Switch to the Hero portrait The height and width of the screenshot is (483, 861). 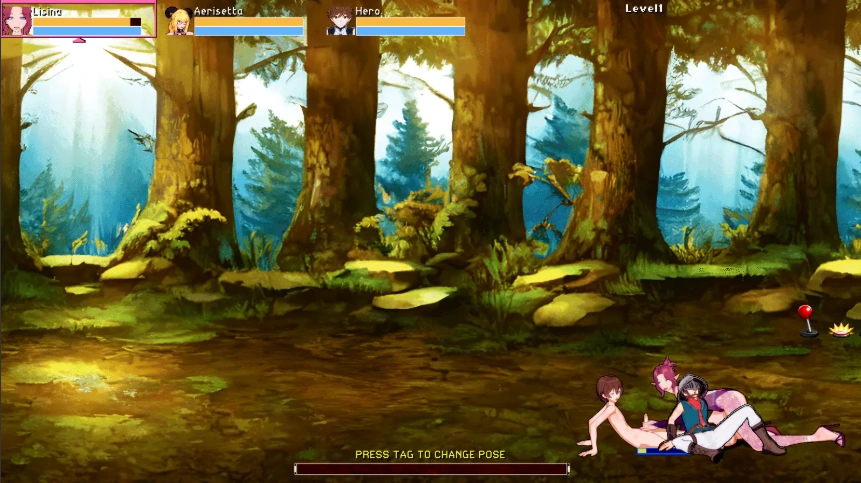point(340,21)
